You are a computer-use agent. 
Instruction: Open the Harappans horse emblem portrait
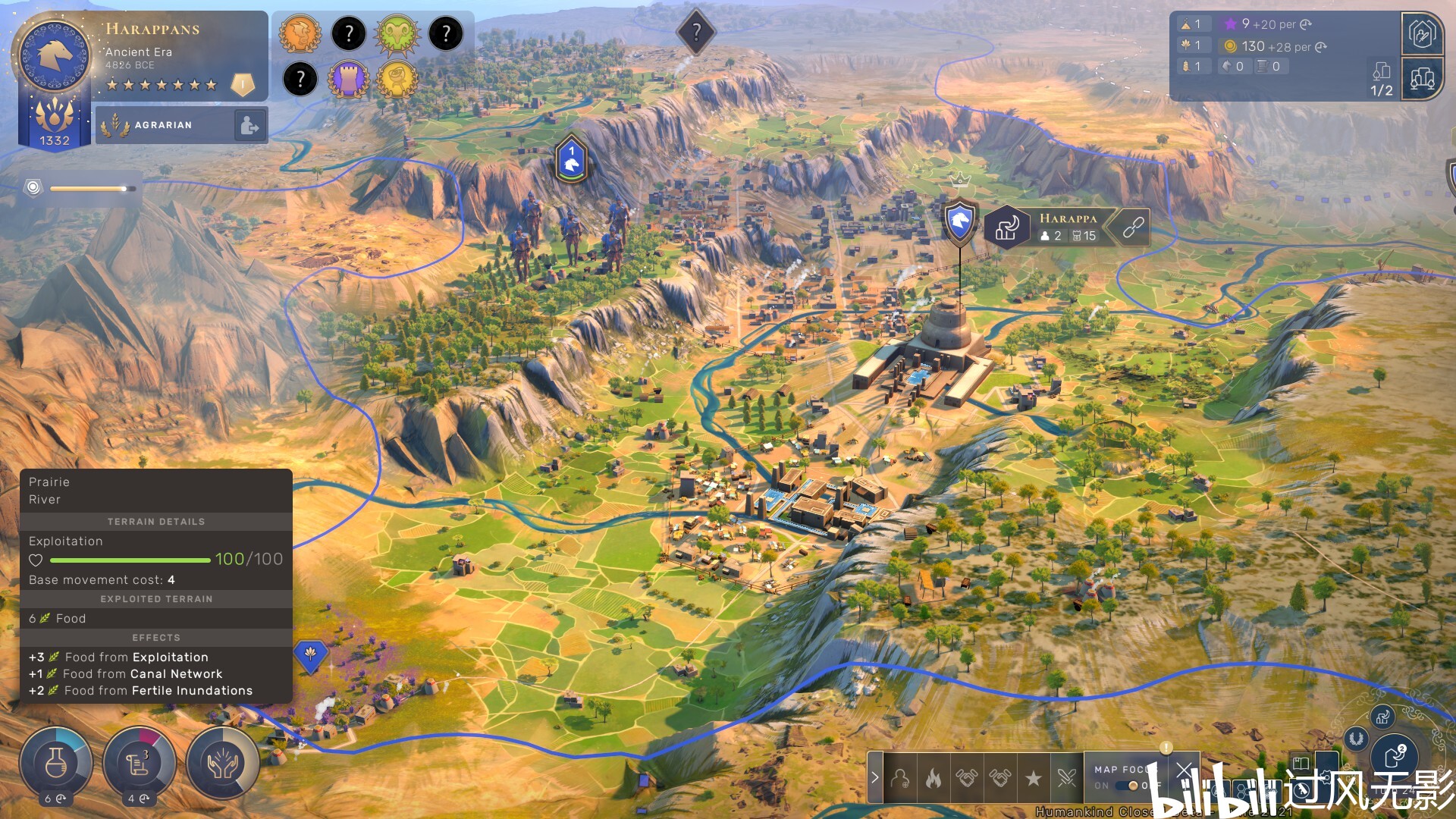click(x=55, y=57)
